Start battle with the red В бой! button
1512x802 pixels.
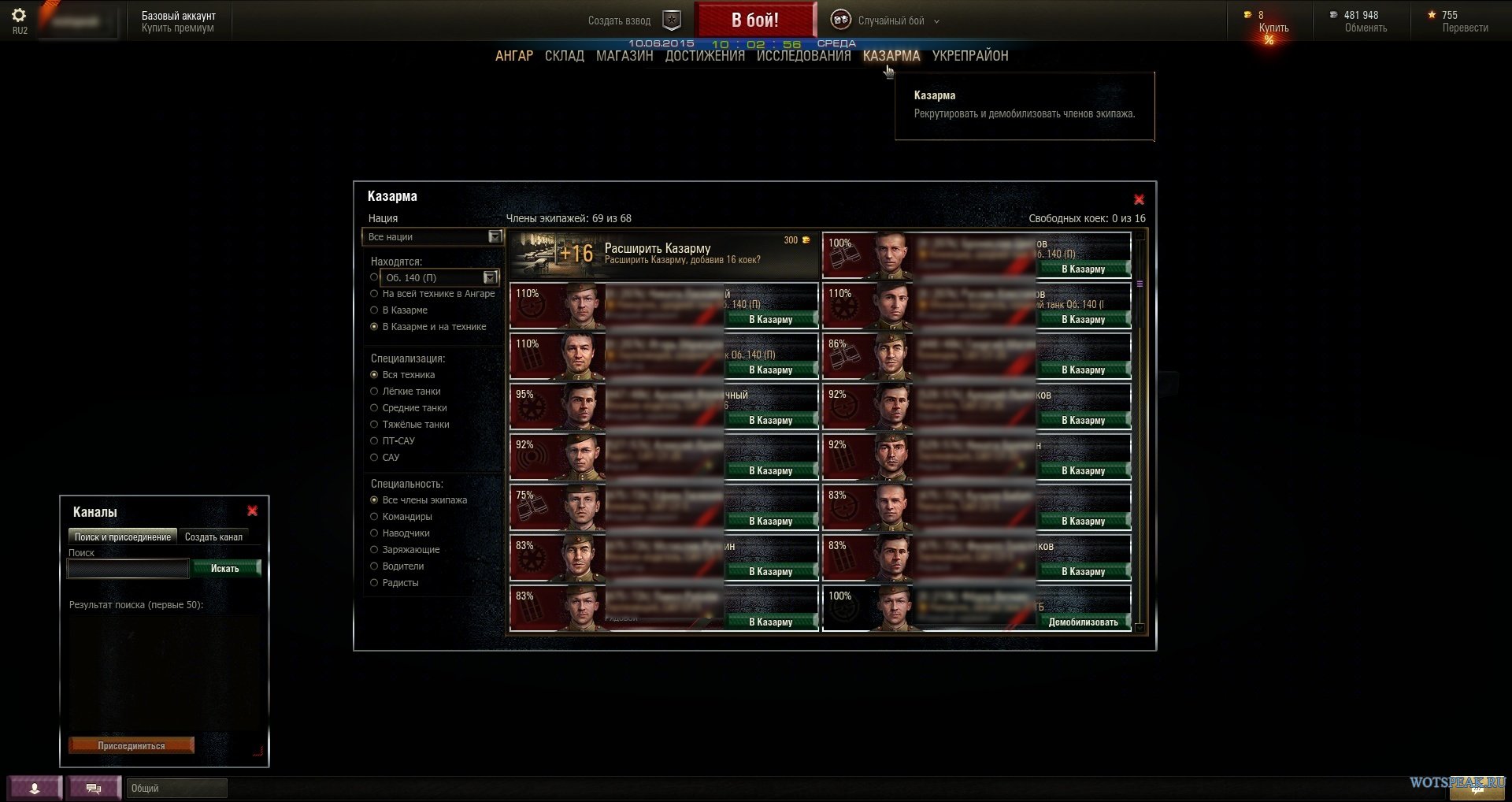754,20
